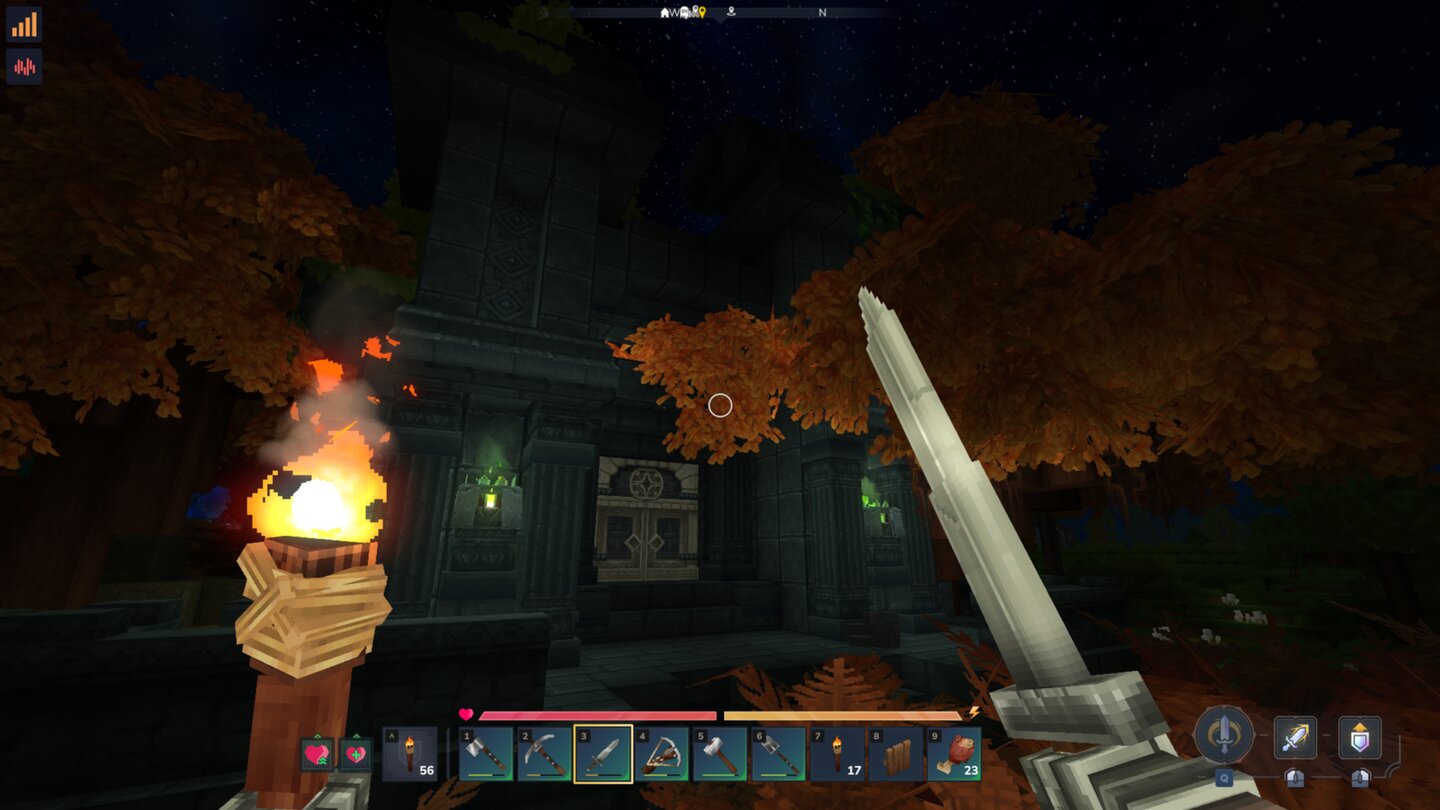Expand the off-hand torch slot marked with caret
Screen dimensions: 1440x810
(412, 755)
